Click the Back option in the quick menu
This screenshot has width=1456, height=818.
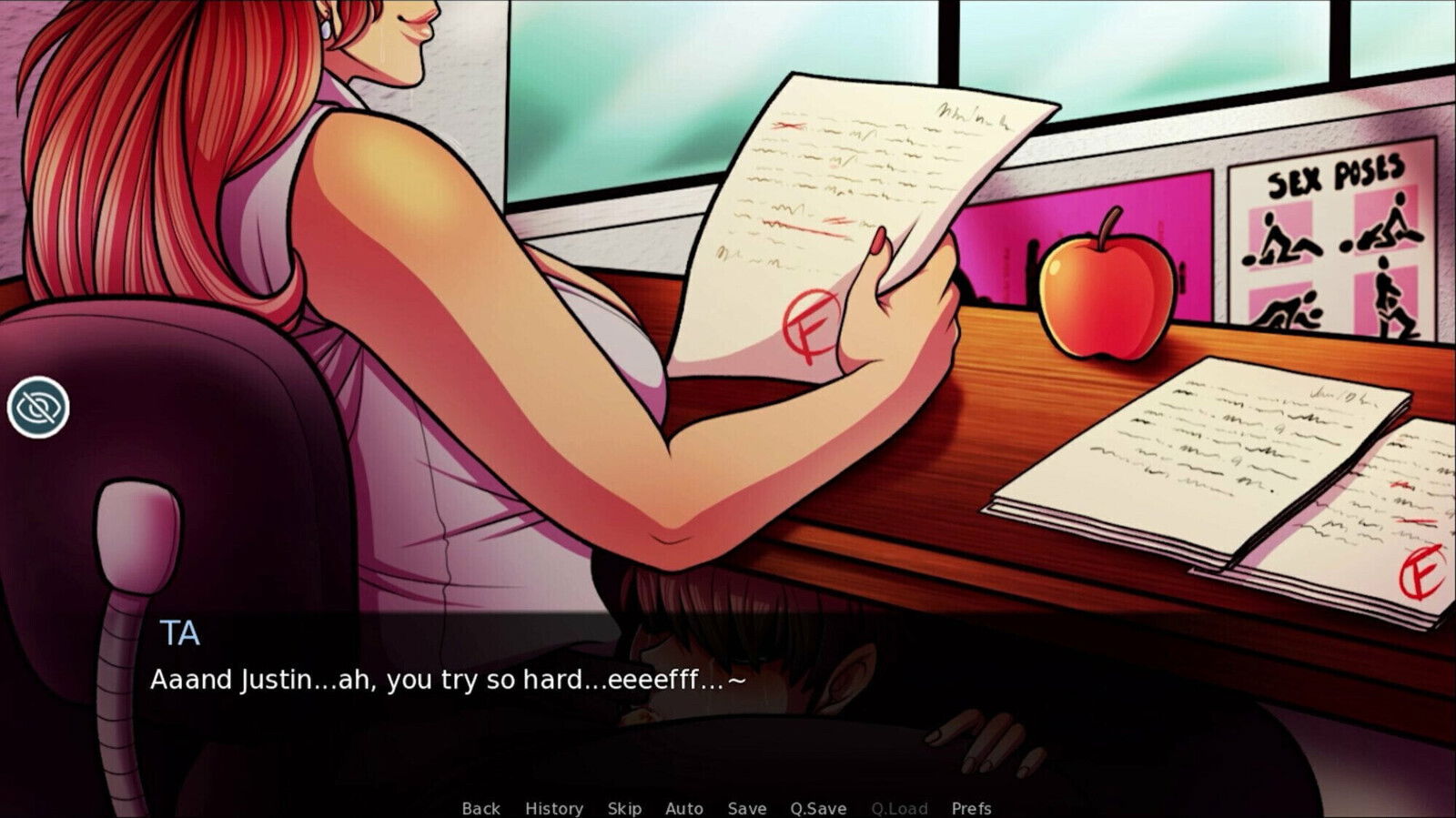coord(480,808)
